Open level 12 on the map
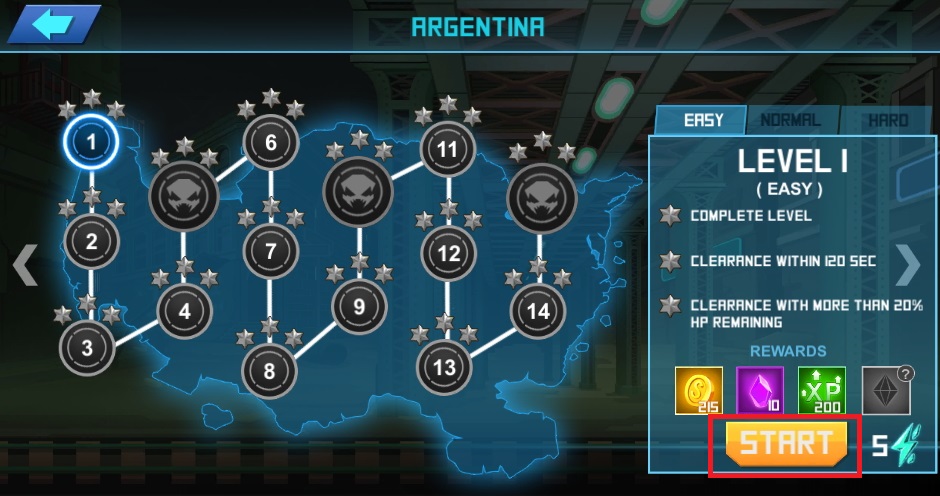This screenshot has height=496, width=940. tap(447, 254)
